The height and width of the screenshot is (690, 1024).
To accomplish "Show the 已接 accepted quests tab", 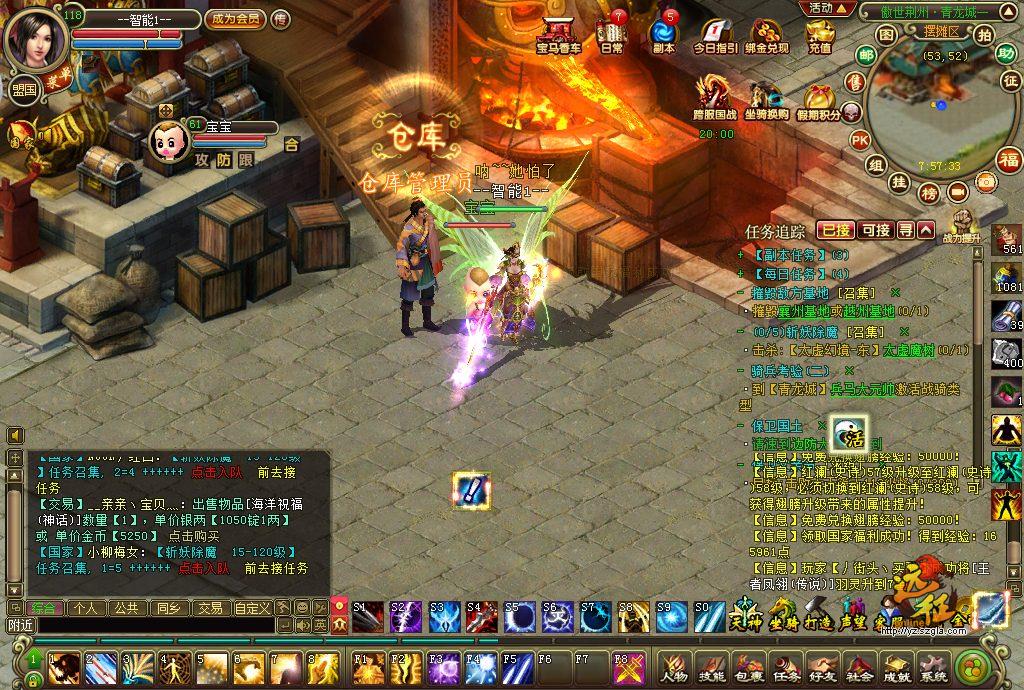I will click(x=836, y=230).
